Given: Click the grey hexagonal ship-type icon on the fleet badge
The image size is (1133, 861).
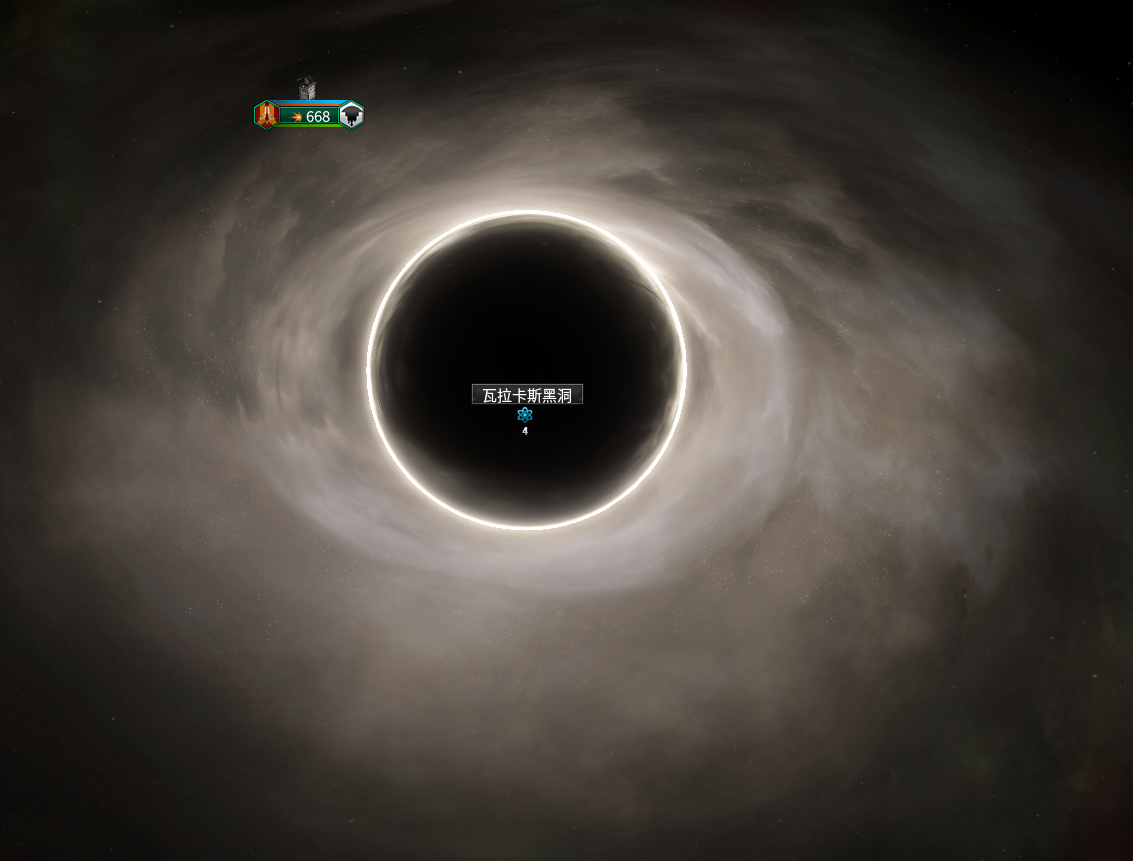Looking at the screenshot, I should click(351, 116).
